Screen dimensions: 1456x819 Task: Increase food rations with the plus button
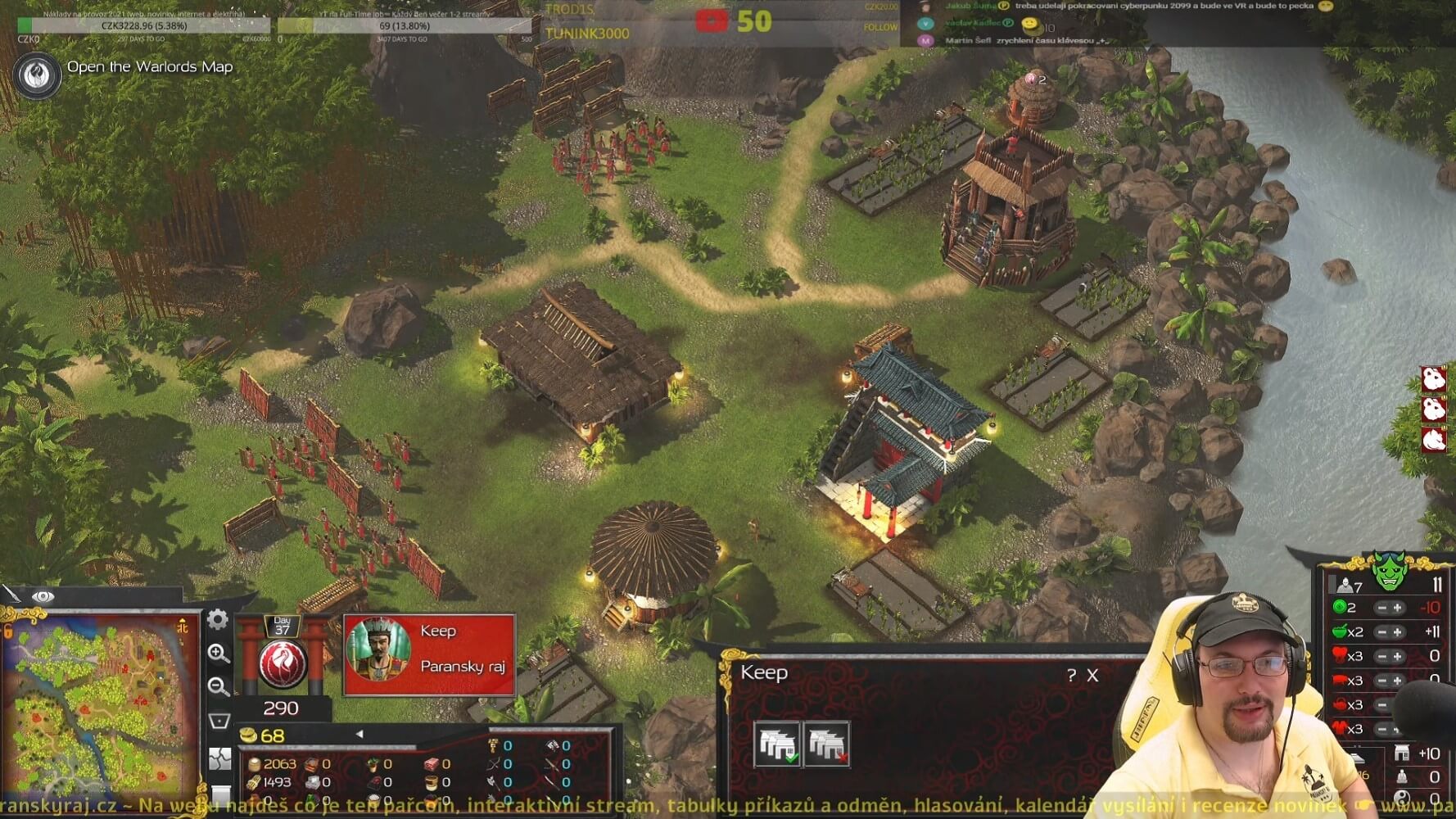click(x=1398, y=632)
